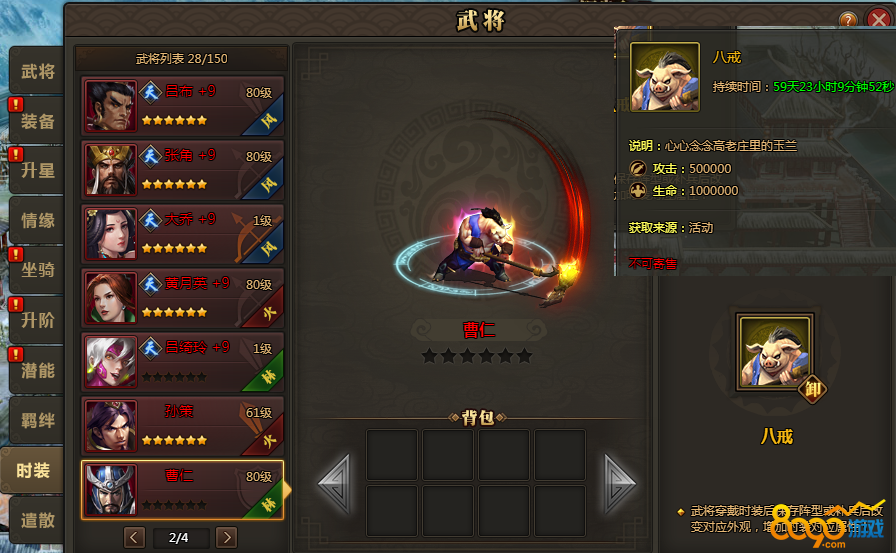
Task: Pick general 大乔 in the roster
Action: pos(183,233)
